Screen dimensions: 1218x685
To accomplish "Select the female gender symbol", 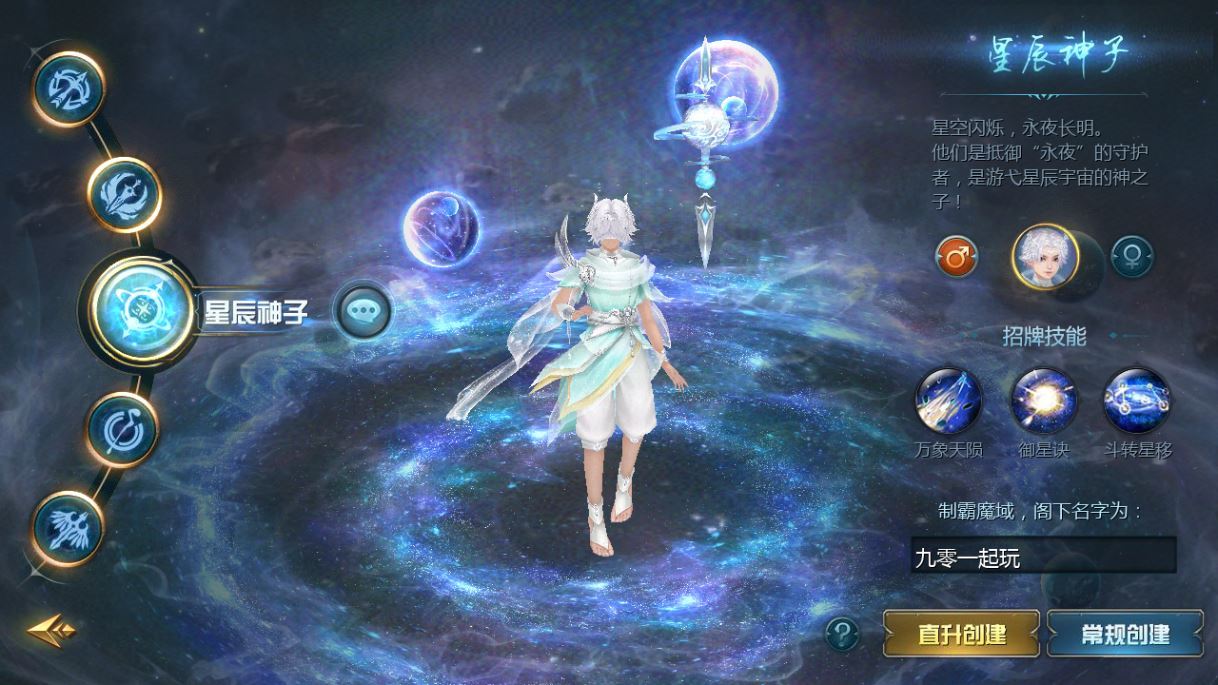I will pyautogui.click(x=1131, y=257).
